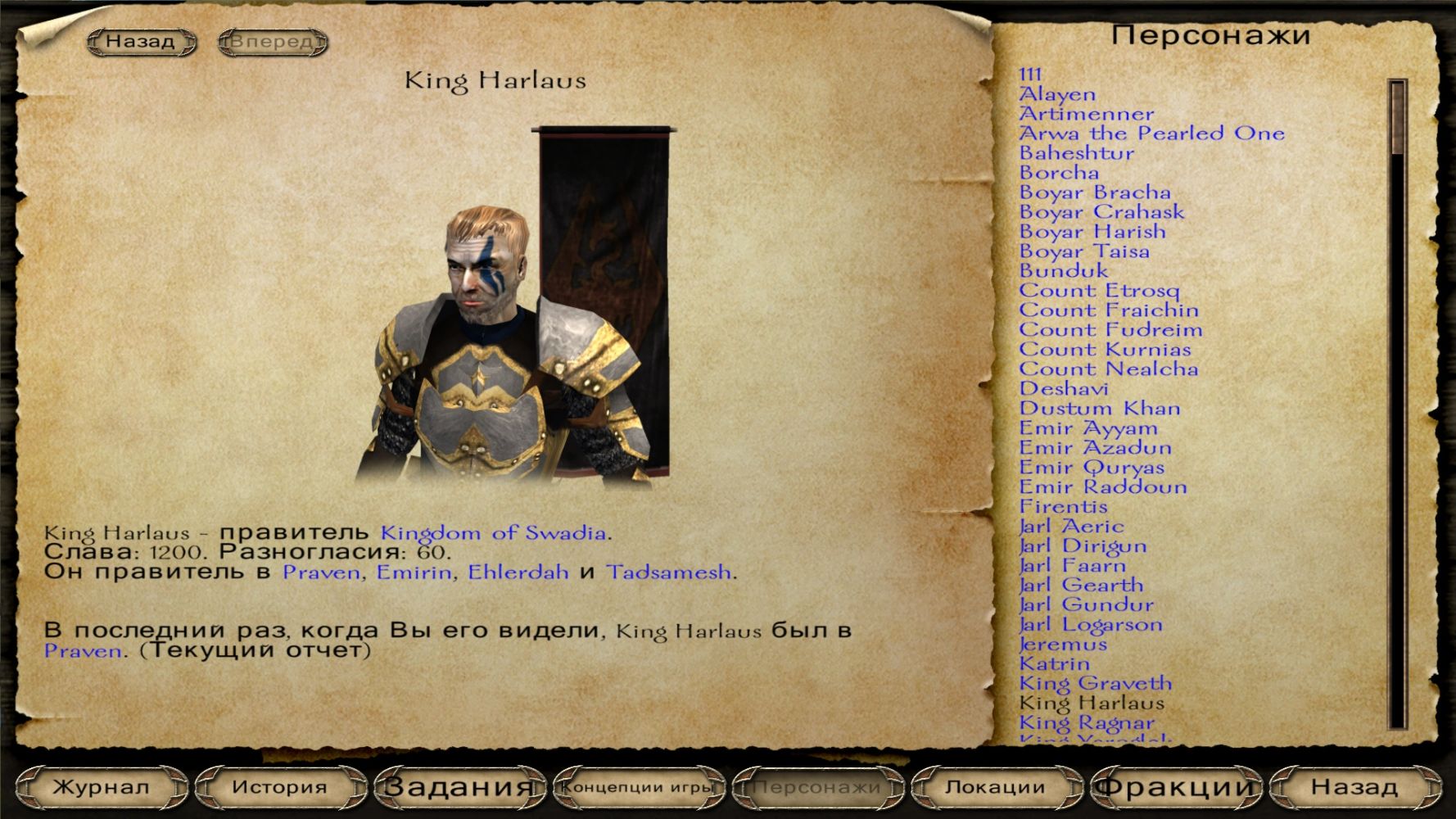Image resolution: width=1456 pixels, height=819 pixels.
Task: Open the Задания quests tab
Action: click(x=459, y=787)
